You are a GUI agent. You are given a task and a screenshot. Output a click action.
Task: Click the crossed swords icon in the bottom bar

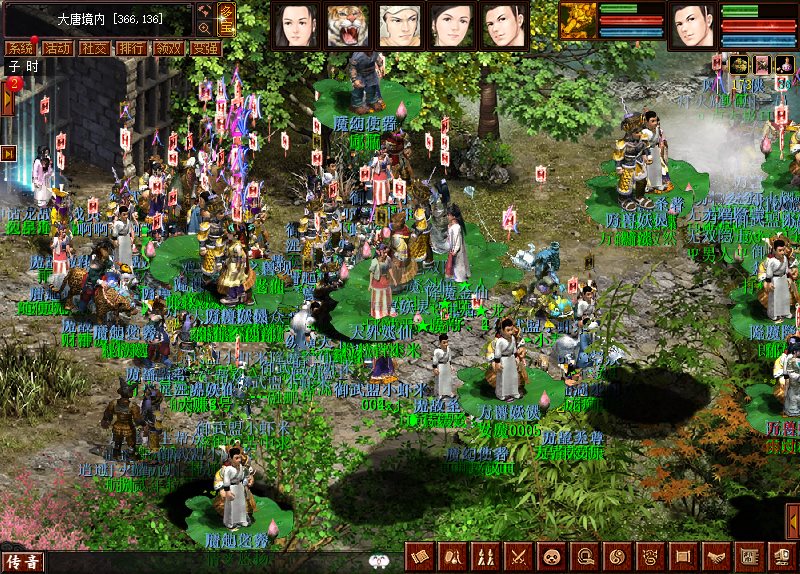[x=519, y=556]
